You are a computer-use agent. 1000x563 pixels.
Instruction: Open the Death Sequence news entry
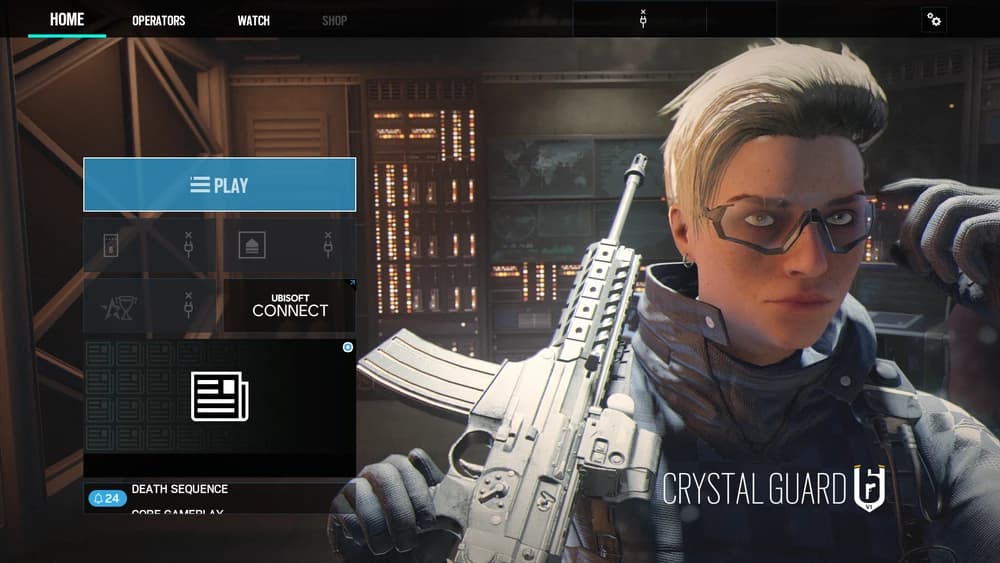(x=180, y=489)
